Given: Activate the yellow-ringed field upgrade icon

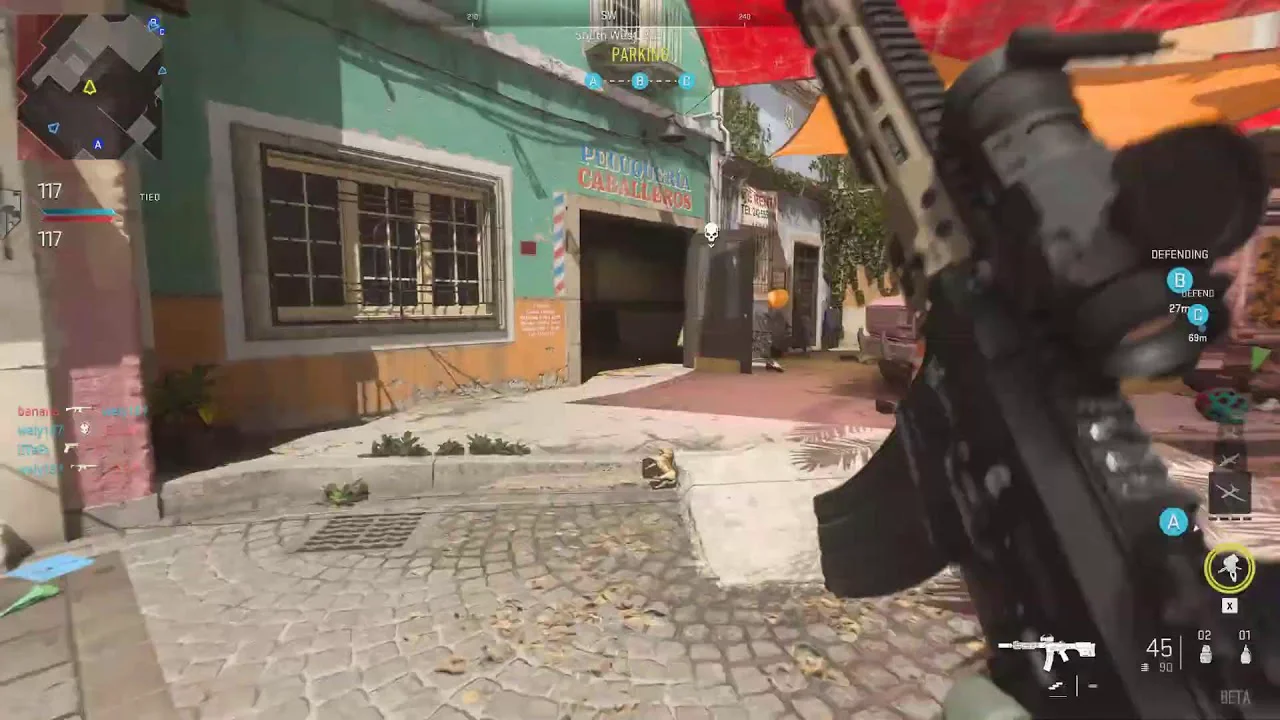Looking at the screenshot, I should (x=1229, y=568).
